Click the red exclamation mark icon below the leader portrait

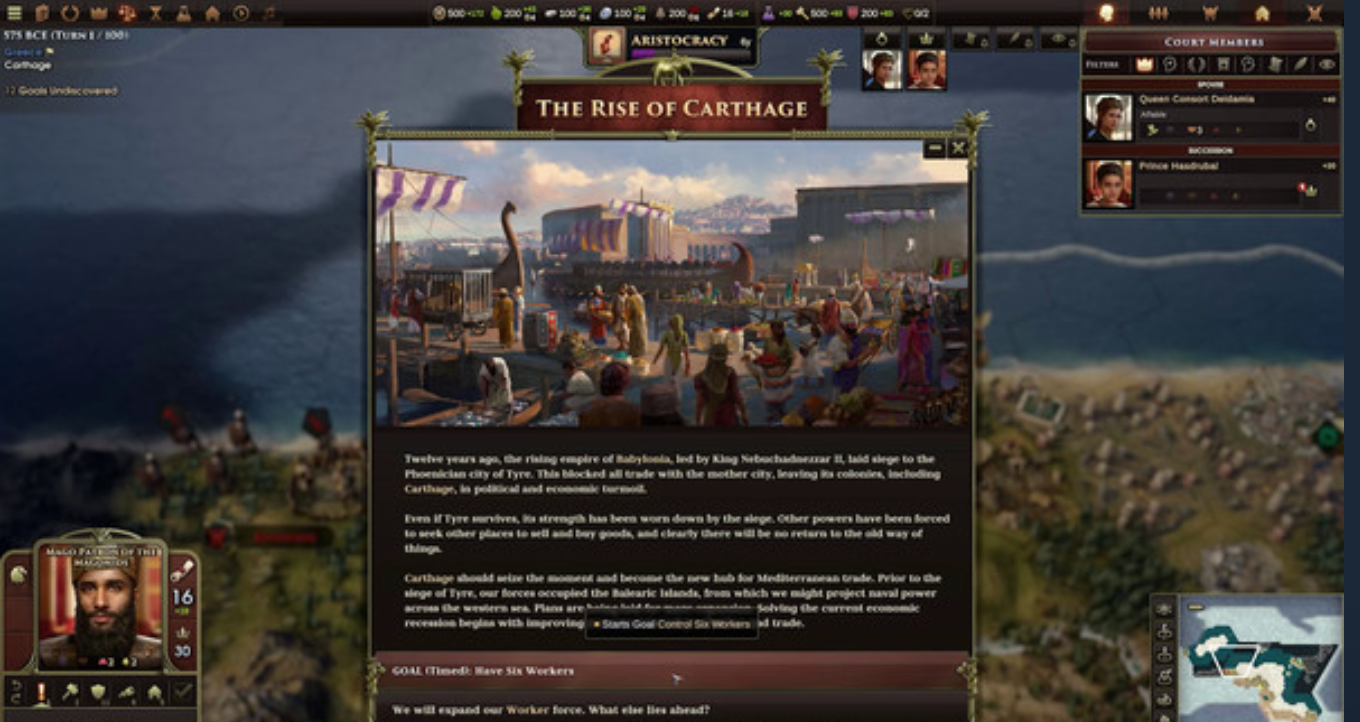pos(42,691)
